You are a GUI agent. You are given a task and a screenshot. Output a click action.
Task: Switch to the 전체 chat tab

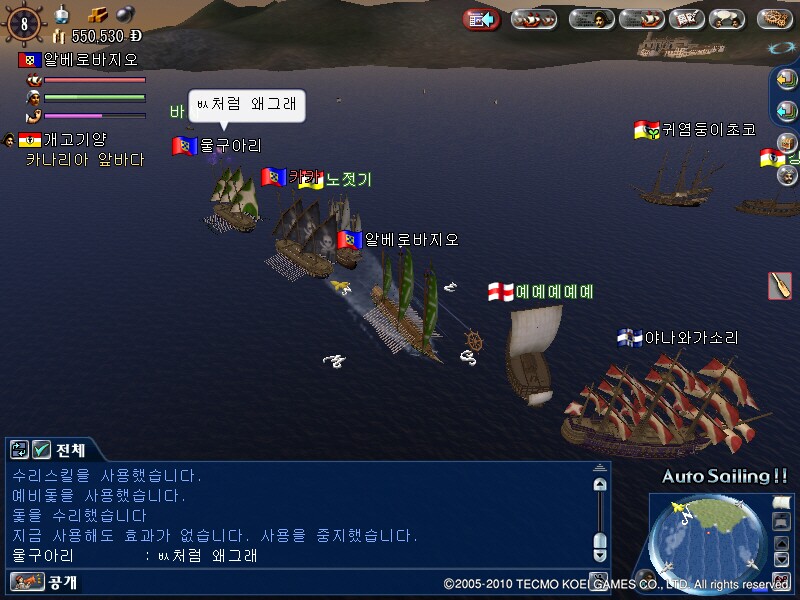(x=70, y=450)
